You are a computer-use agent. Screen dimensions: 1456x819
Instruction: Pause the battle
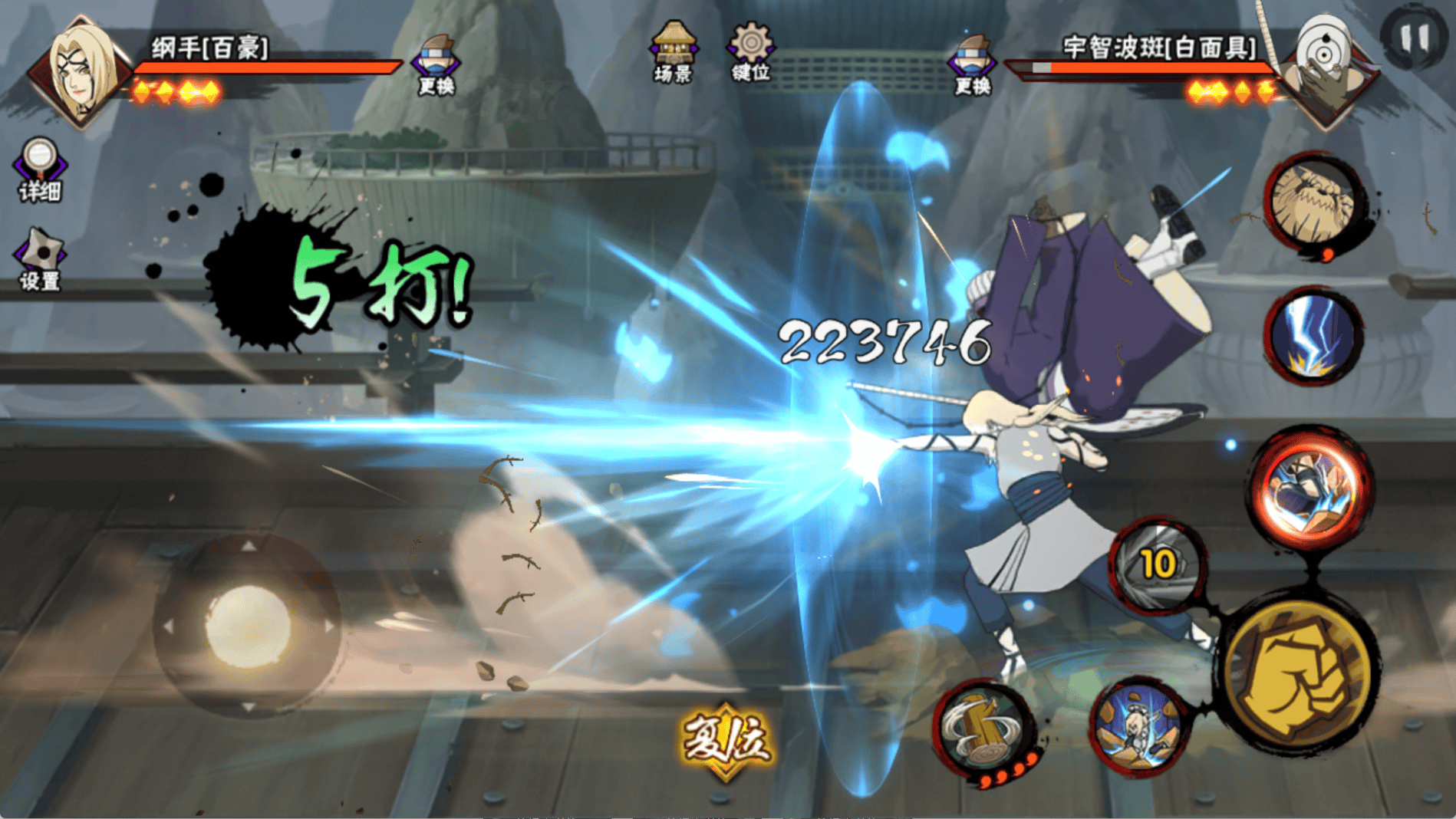[1414, 36]
